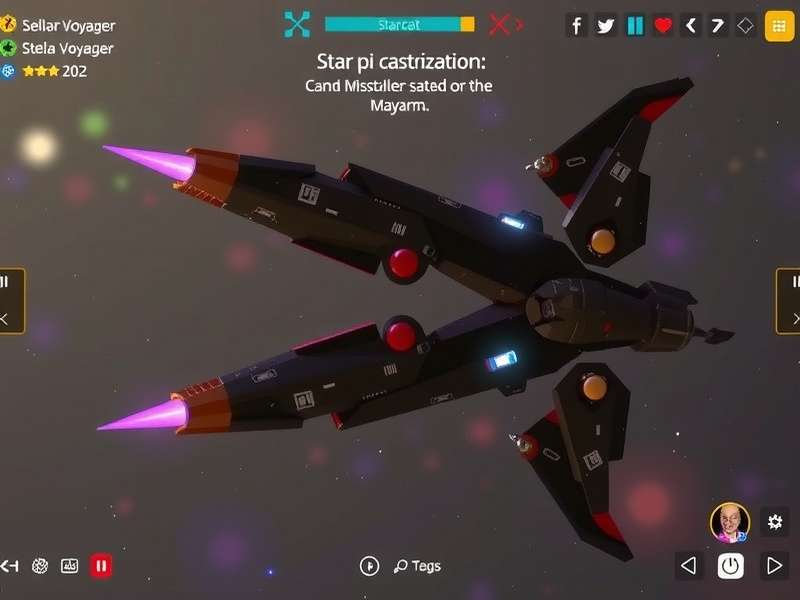Click the white power button
Image resolution: width=800 pixels, height=600 pixels.
click(x=731, y=566)
